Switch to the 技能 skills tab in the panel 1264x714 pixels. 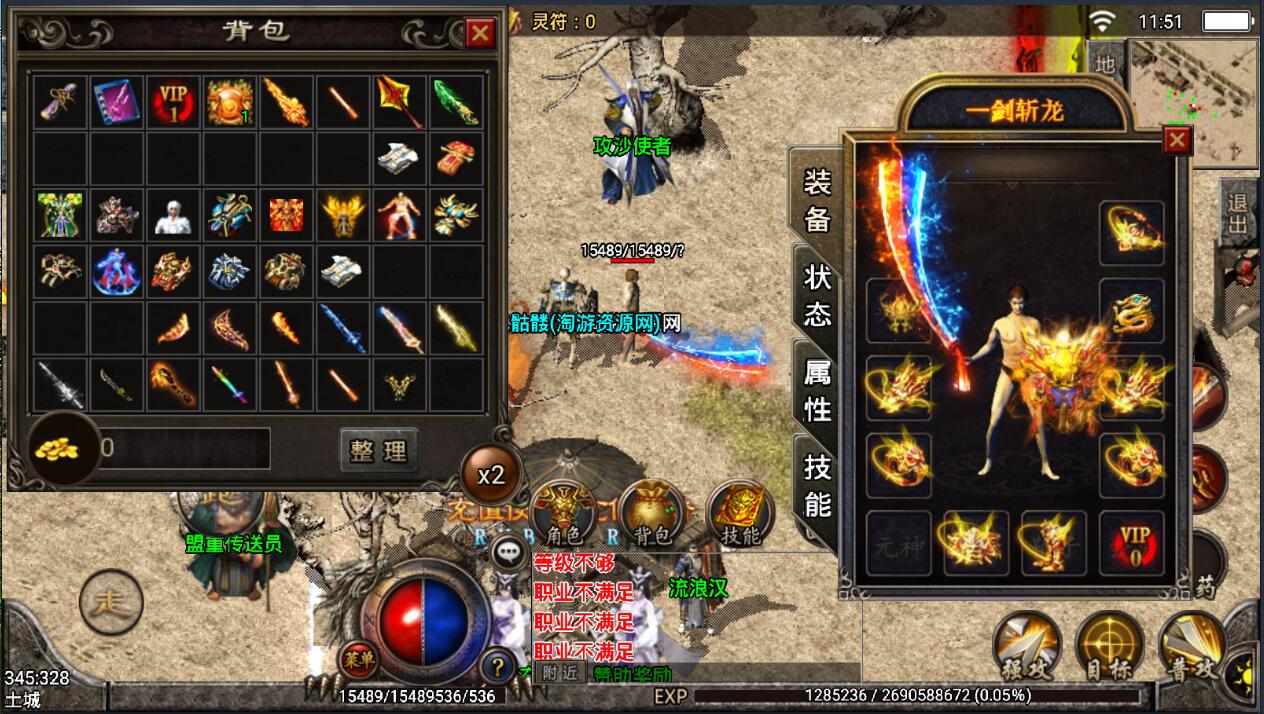click(x=817, y=485)
